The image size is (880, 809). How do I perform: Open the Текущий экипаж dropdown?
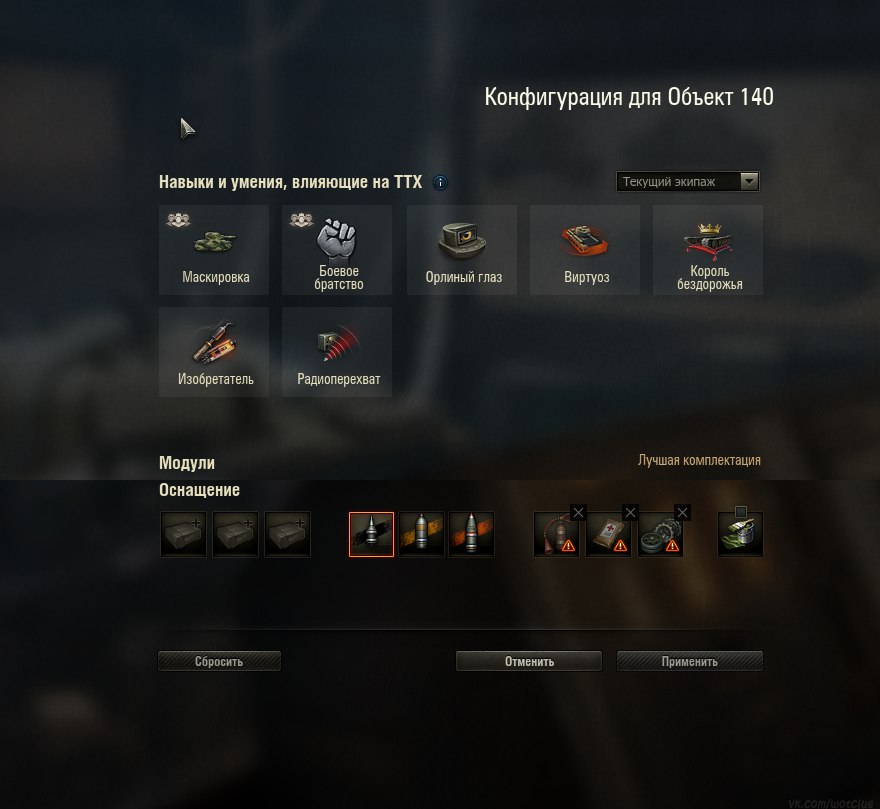[x=688, y=182]
